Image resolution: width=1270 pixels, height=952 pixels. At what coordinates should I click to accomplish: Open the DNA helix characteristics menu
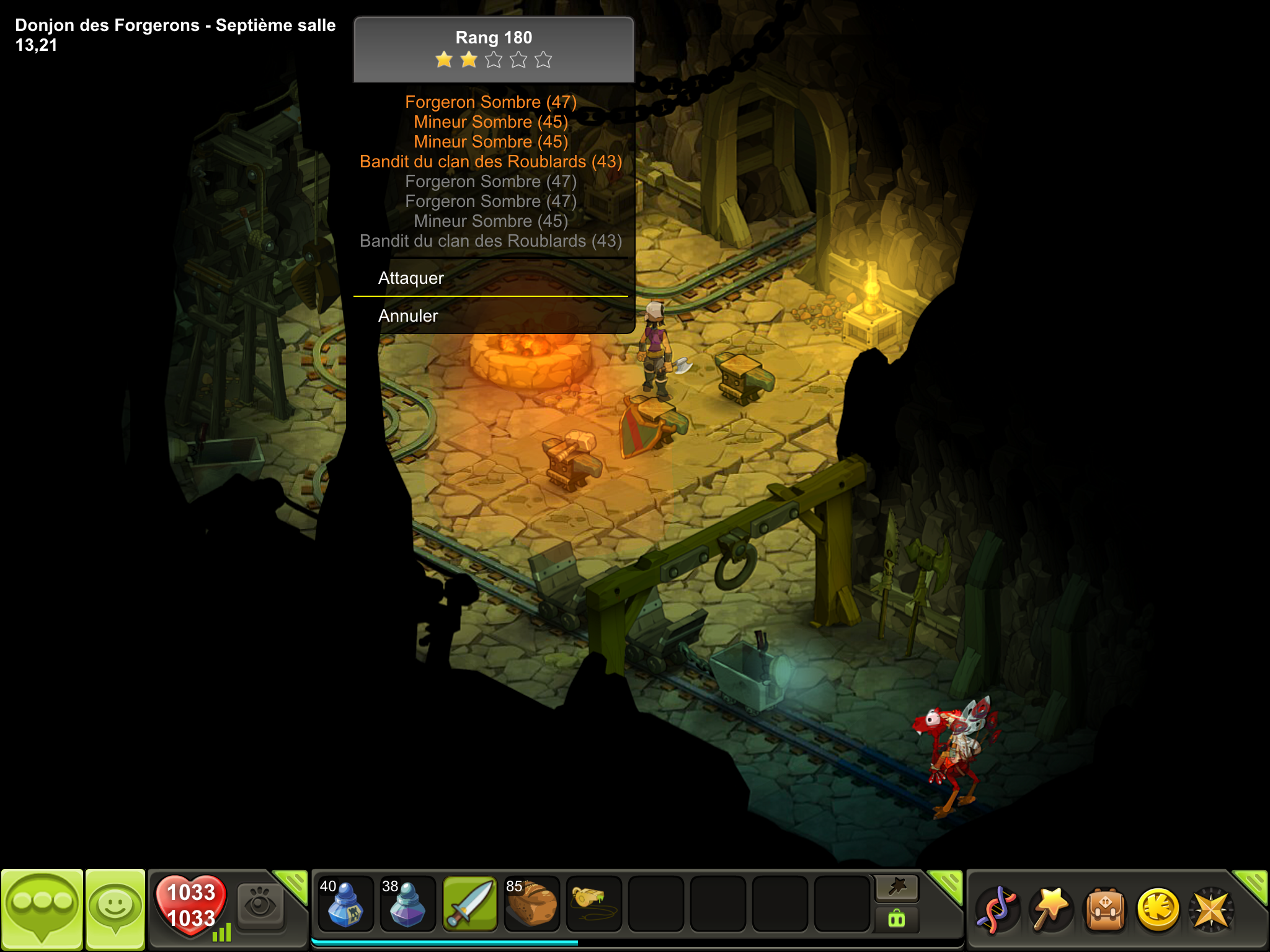point(997,909)
